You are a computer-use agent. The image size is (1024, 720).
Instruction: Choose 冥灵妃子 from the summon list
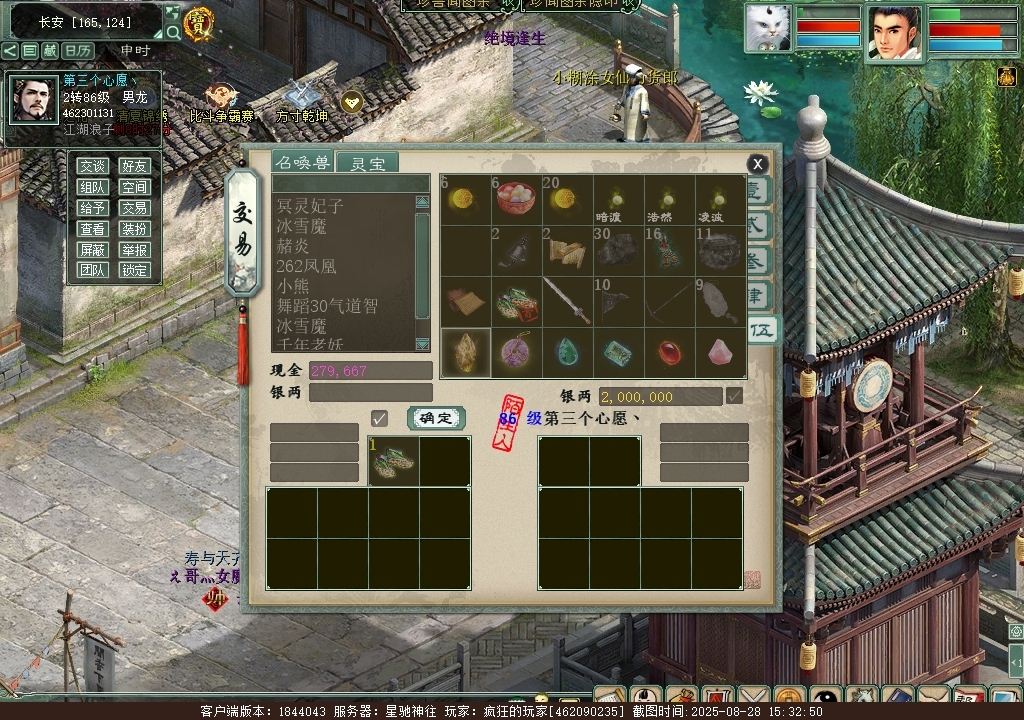pos(310,206)
